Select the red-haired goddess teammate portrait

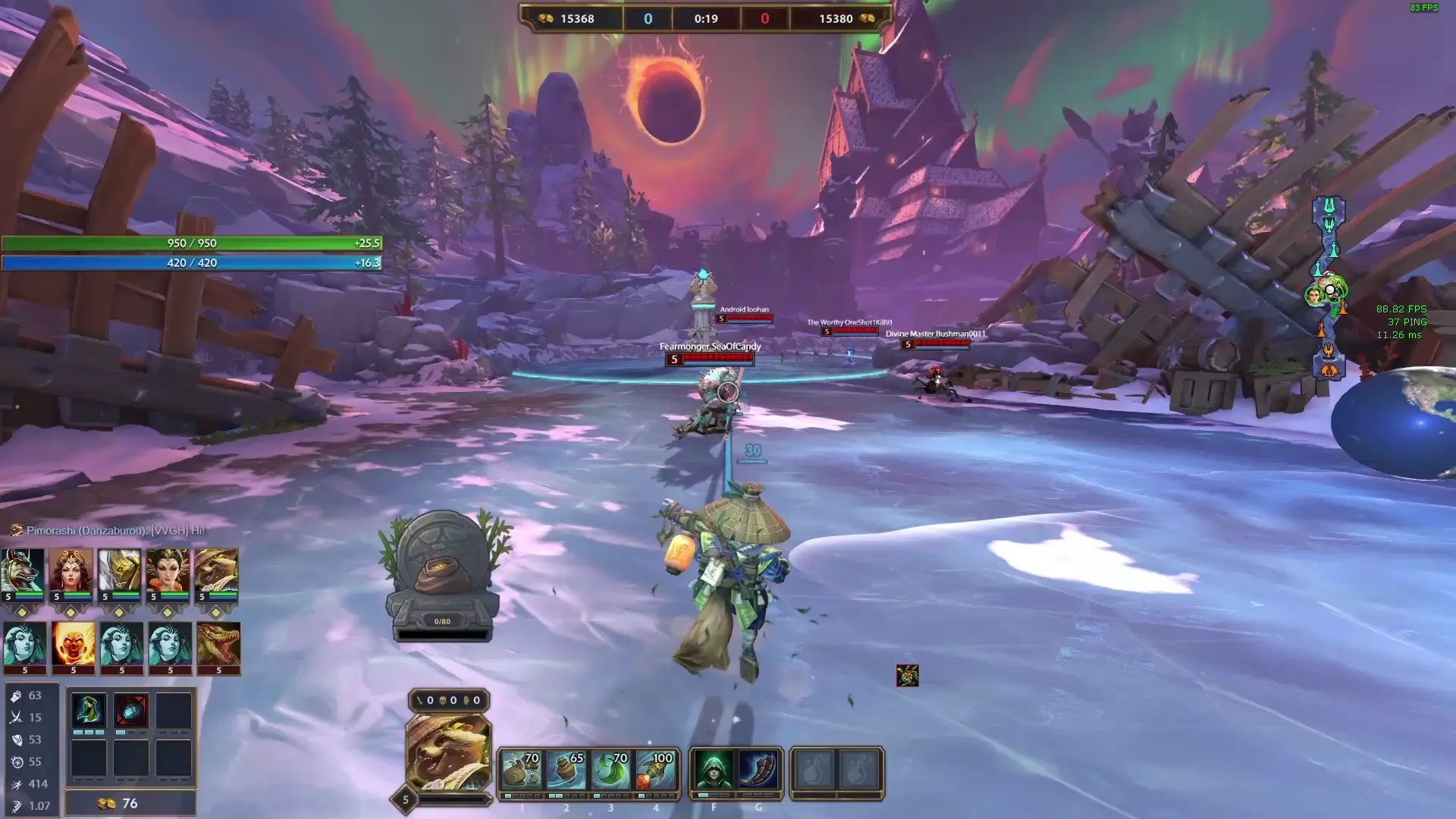(71, 570)
